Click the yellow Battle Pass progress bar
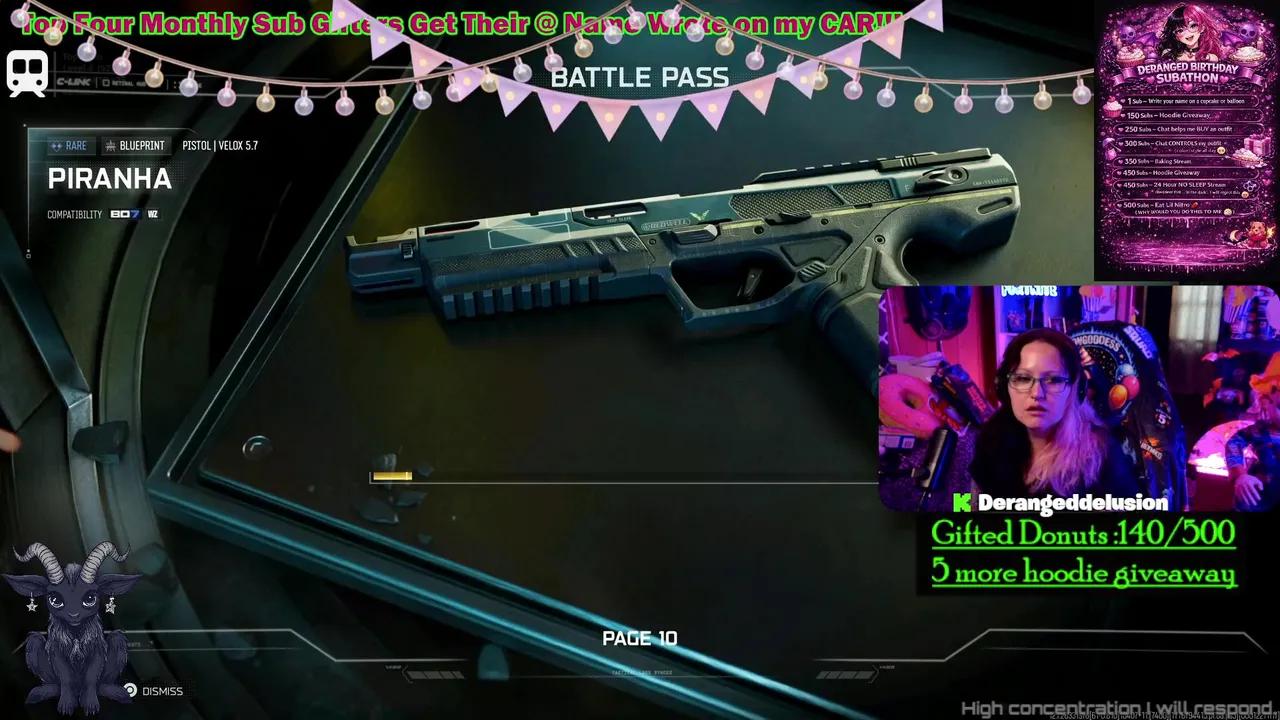Screen dimensions: 1280x720 (392, 477)
